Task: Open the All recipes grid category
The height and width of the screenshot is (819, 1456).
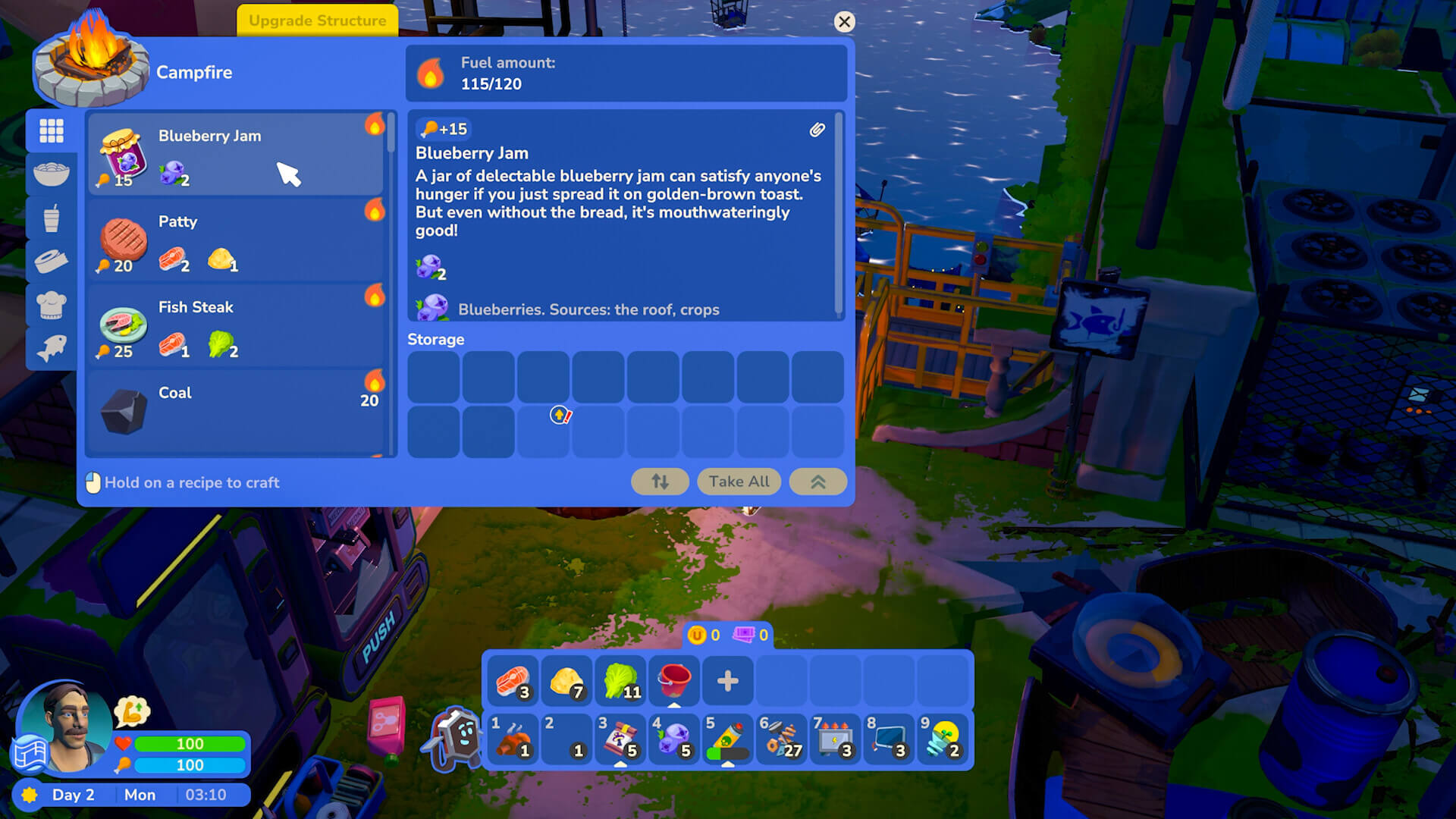Action: 52,130
